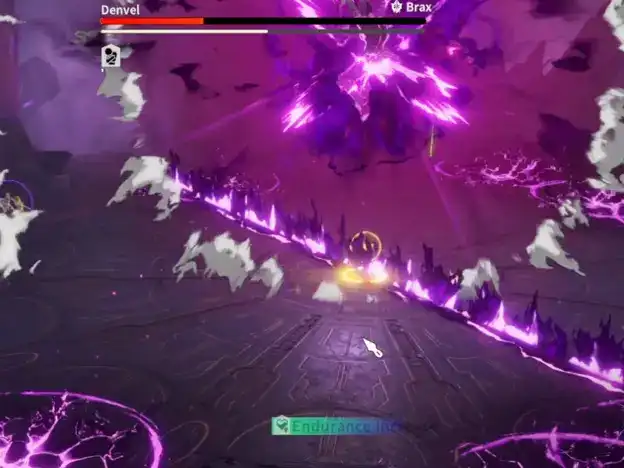Screen dimensions: 624x468
Task: Click the faction emblem beside Brax
Action: pyautogui.click(x=396, y=7)
